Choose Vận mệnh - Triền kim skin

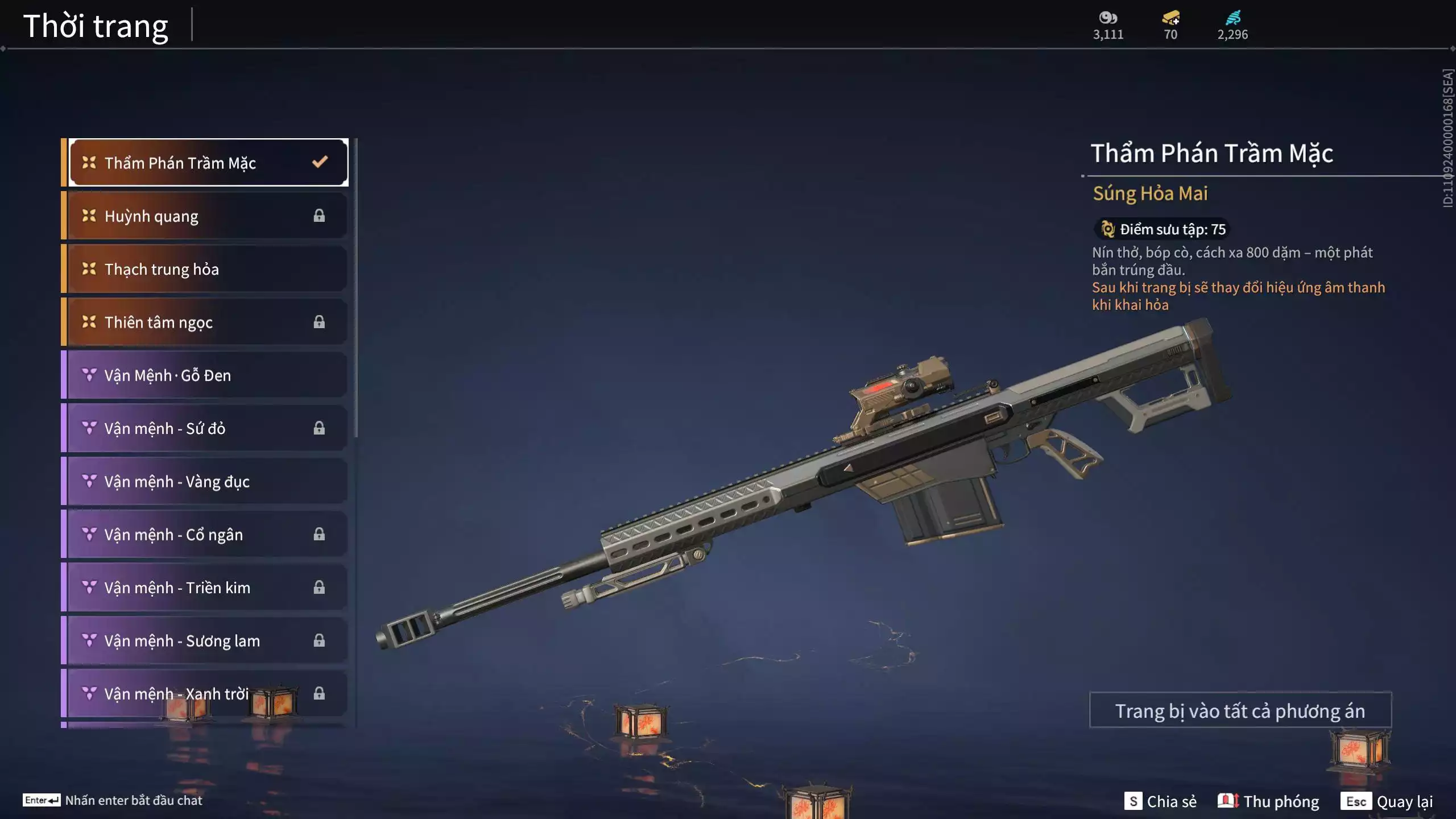pyautogui.click(x=207, y=588)
